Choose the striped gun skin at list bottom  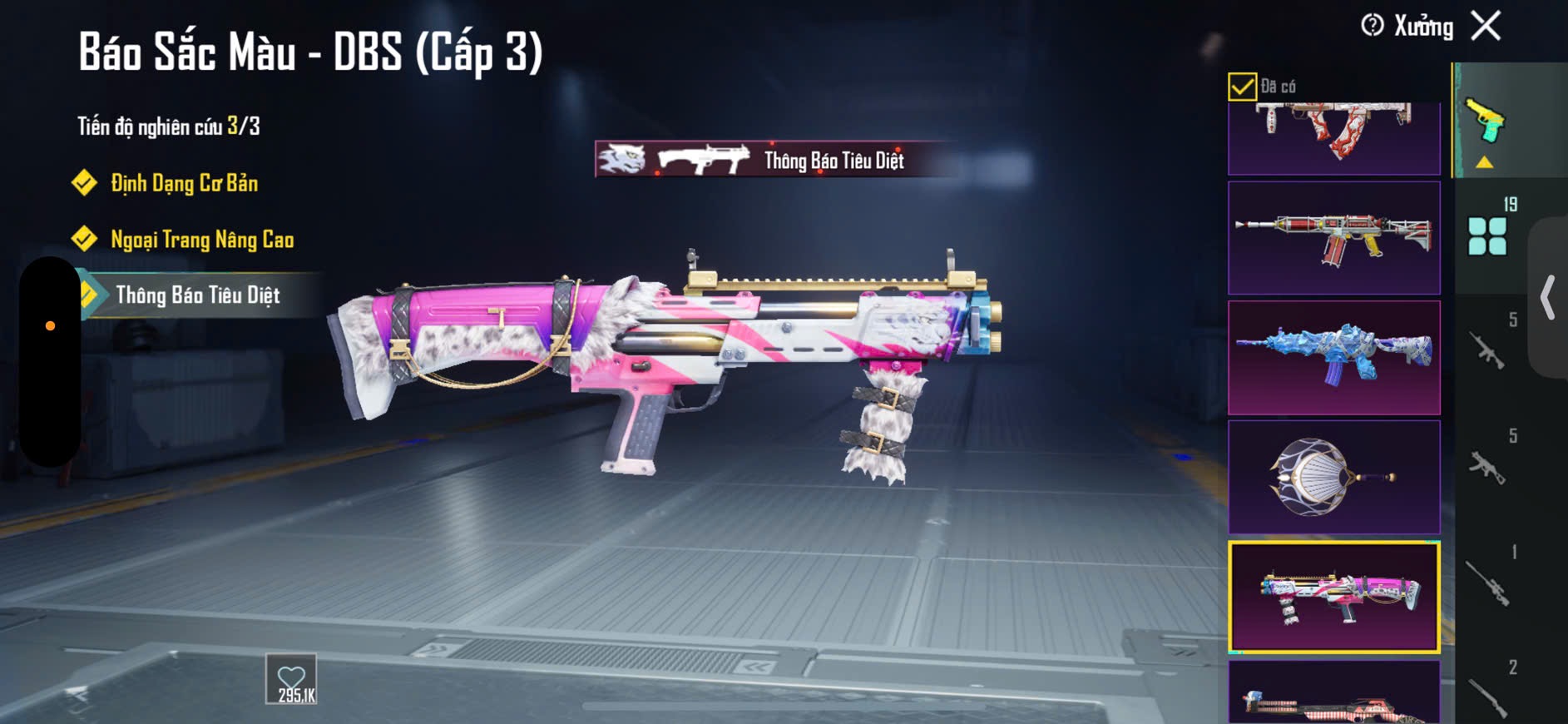[1334, 696]
